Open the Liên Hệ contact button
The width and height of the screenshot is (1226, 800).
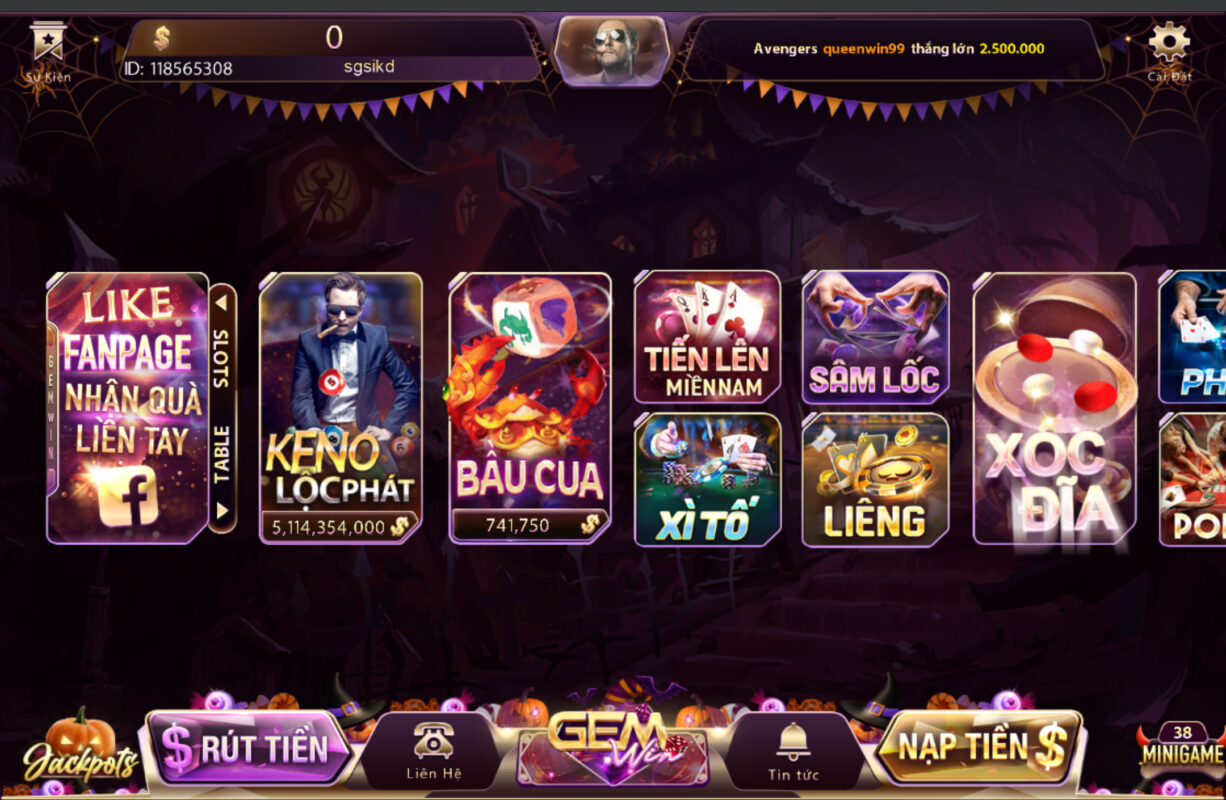coord(433,751)
